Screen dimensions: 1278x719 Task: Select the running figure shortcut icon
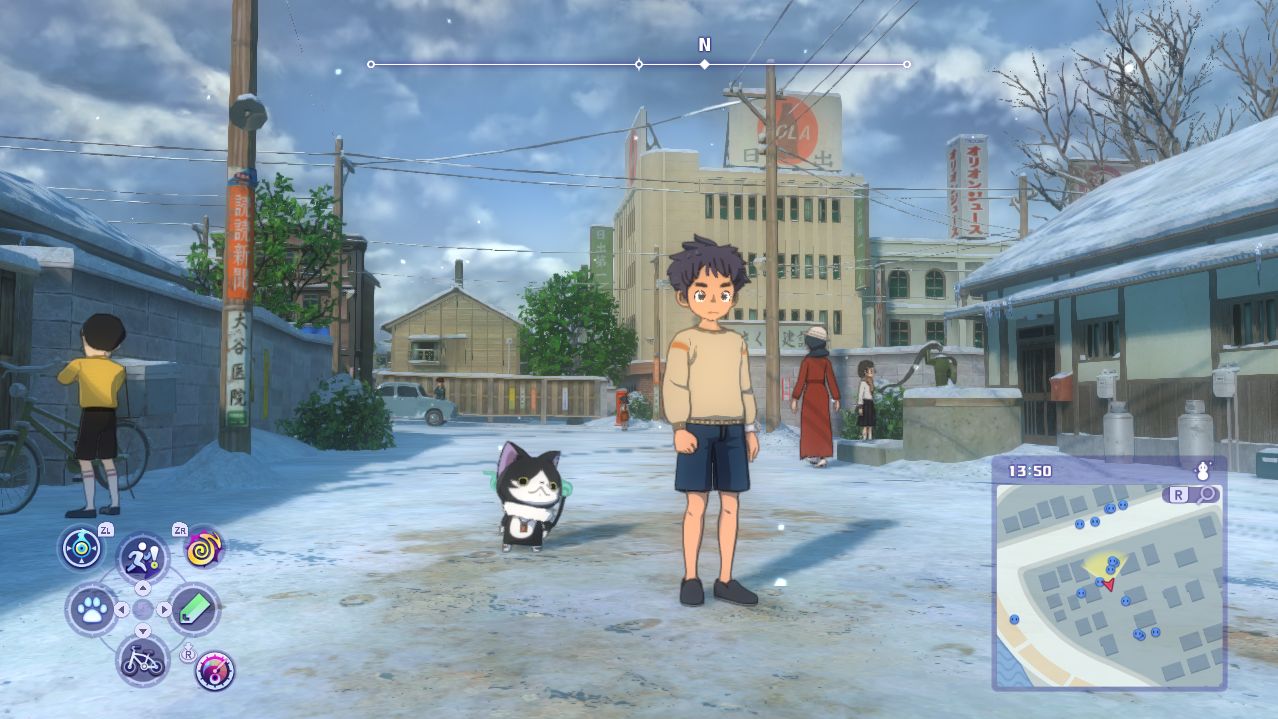coord(143,557)
